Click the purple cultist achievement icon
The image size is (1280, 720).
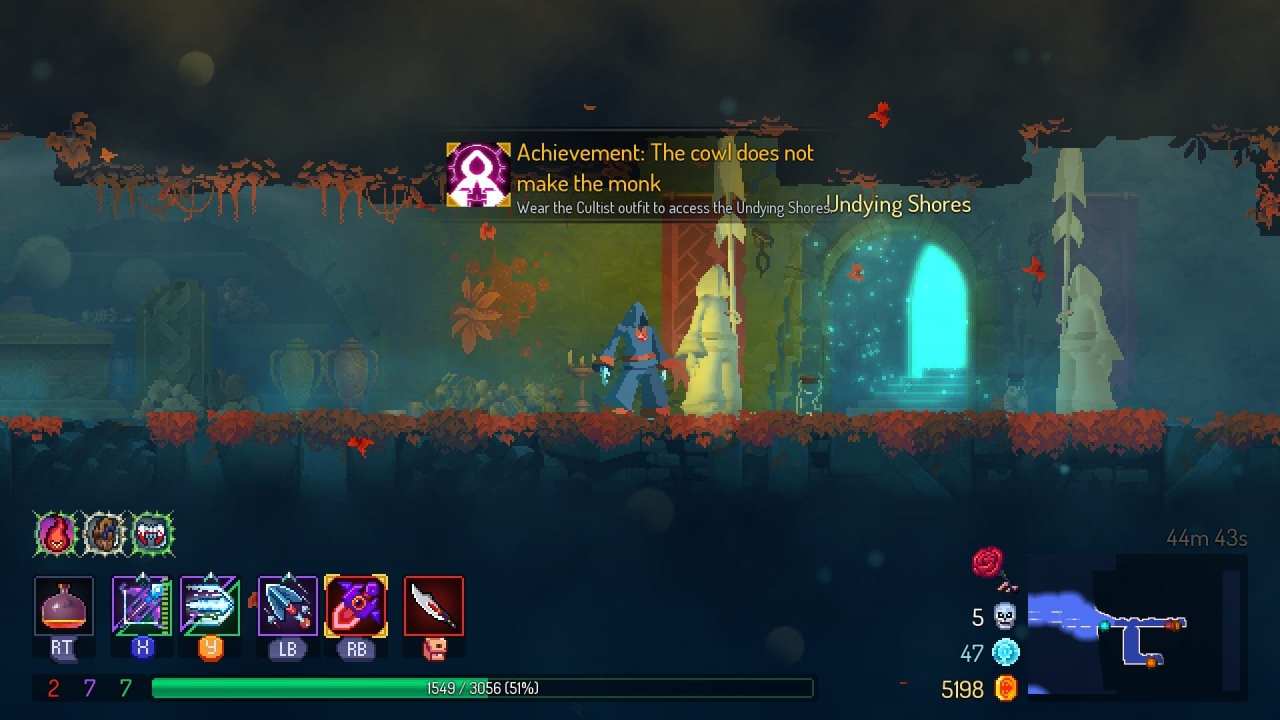(x=477, y=174)
